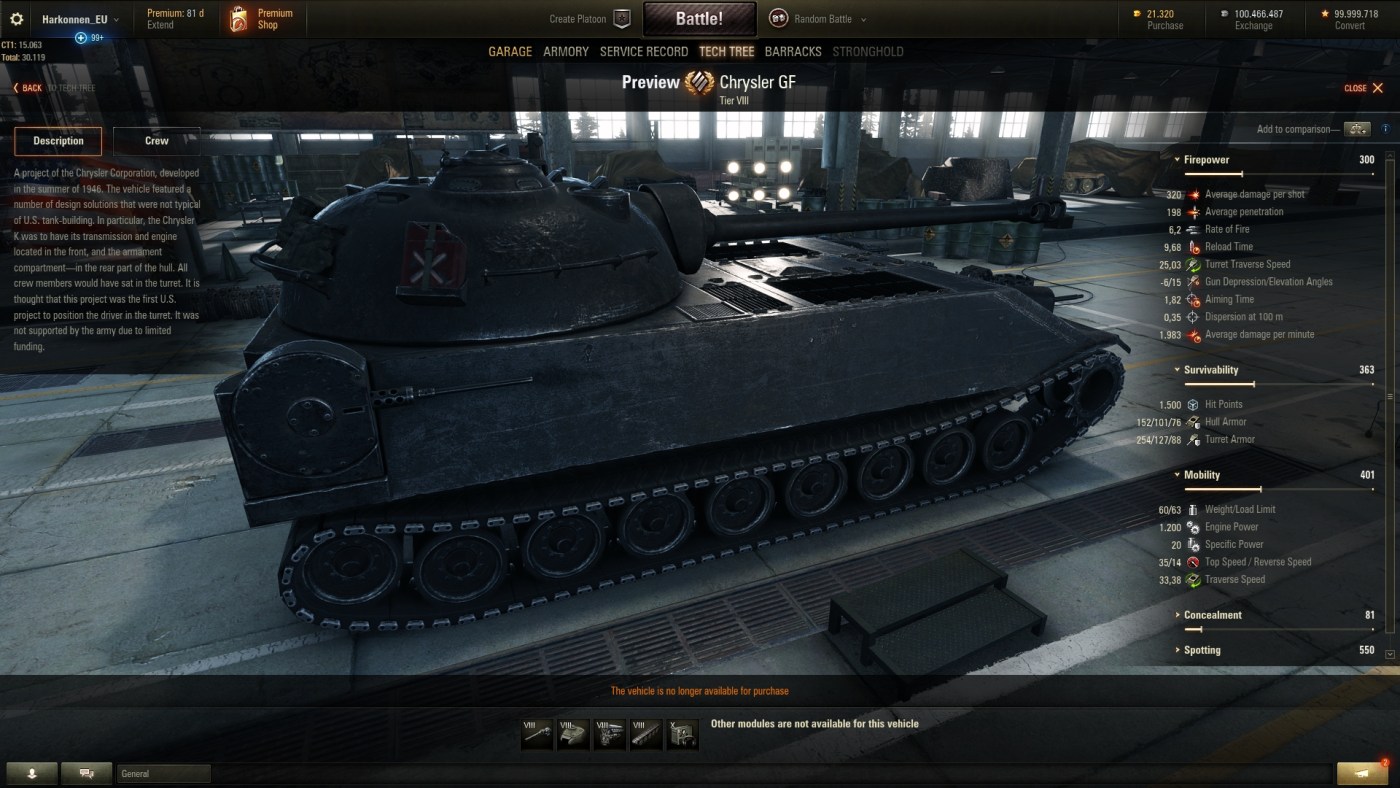Screen dimensions: 1400x788
Task: Create a Platoon
Action: (x=590, y=19)
